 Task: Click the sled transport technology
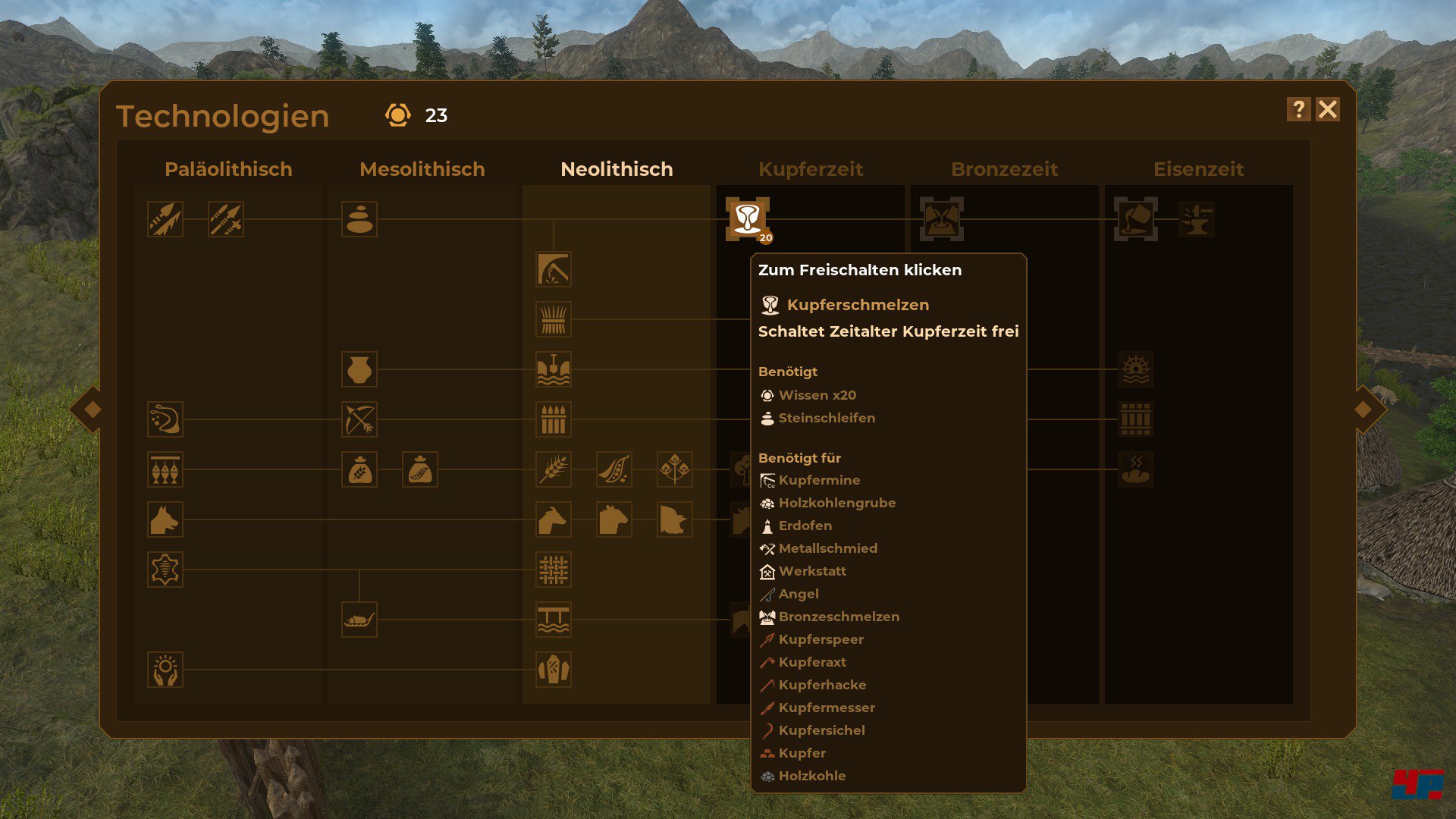pyautogui.click(x=360, y=620)
